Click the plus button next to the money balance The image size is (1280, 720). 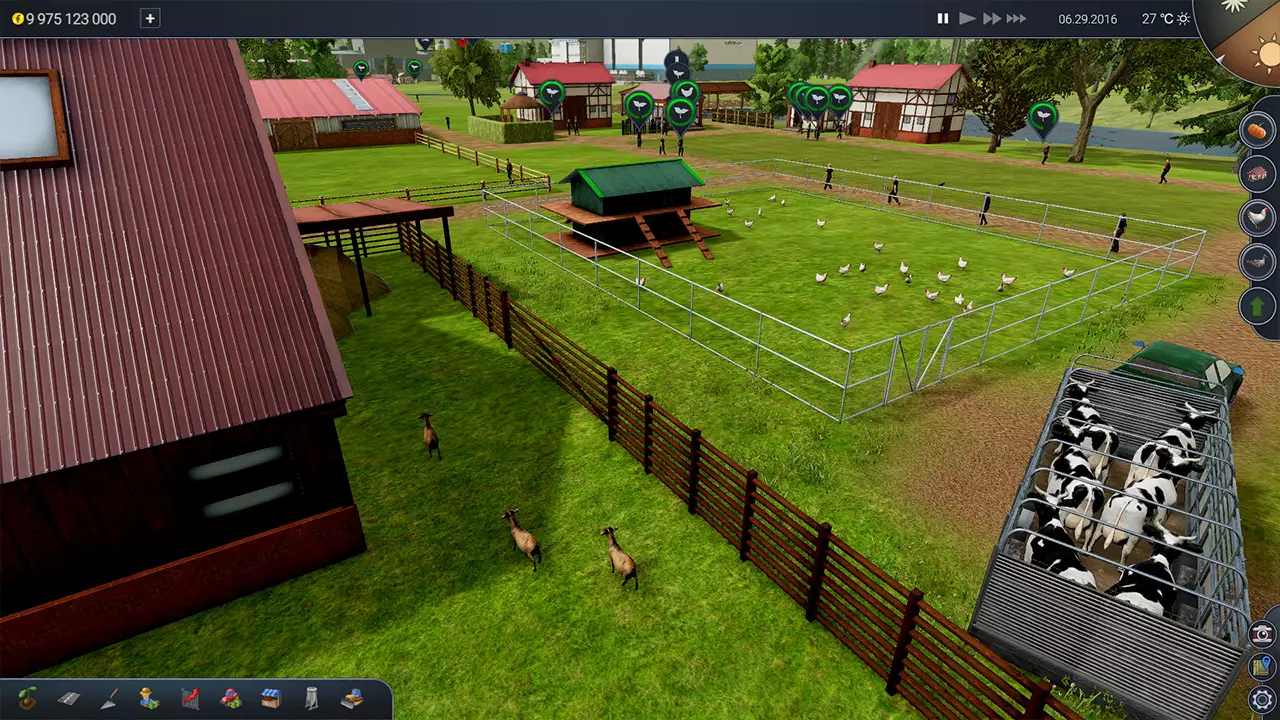point(149,18)
